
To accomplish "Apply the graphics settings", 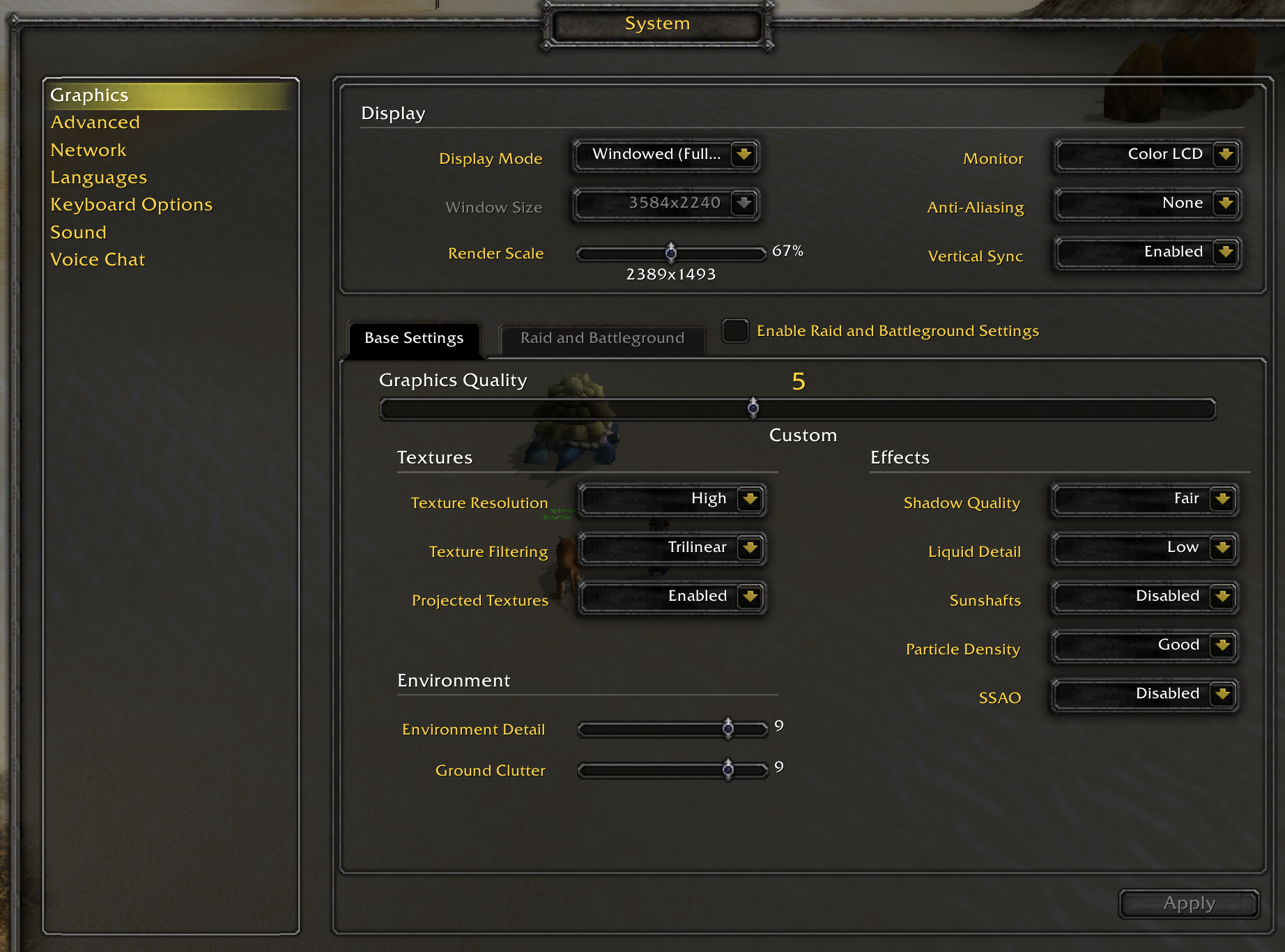I will [1189, 904].
